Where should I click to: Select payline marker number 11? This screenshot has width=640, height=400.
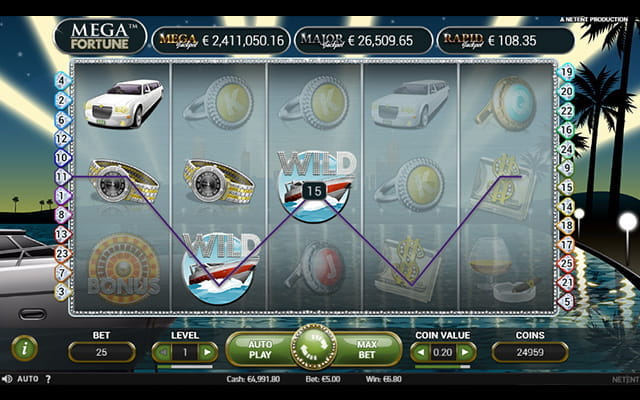62,176
